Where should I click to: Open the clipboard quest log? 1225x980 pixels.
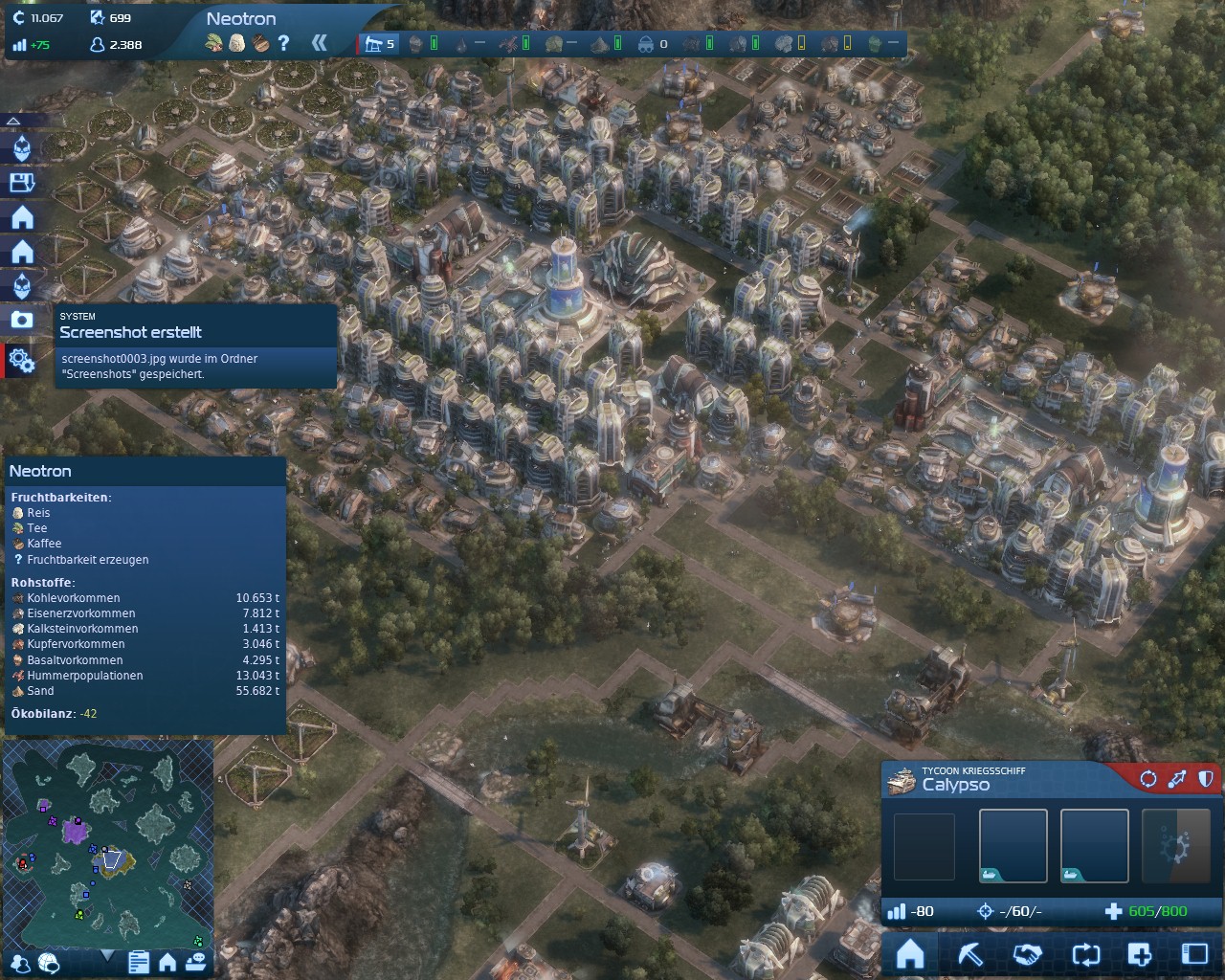138,962
